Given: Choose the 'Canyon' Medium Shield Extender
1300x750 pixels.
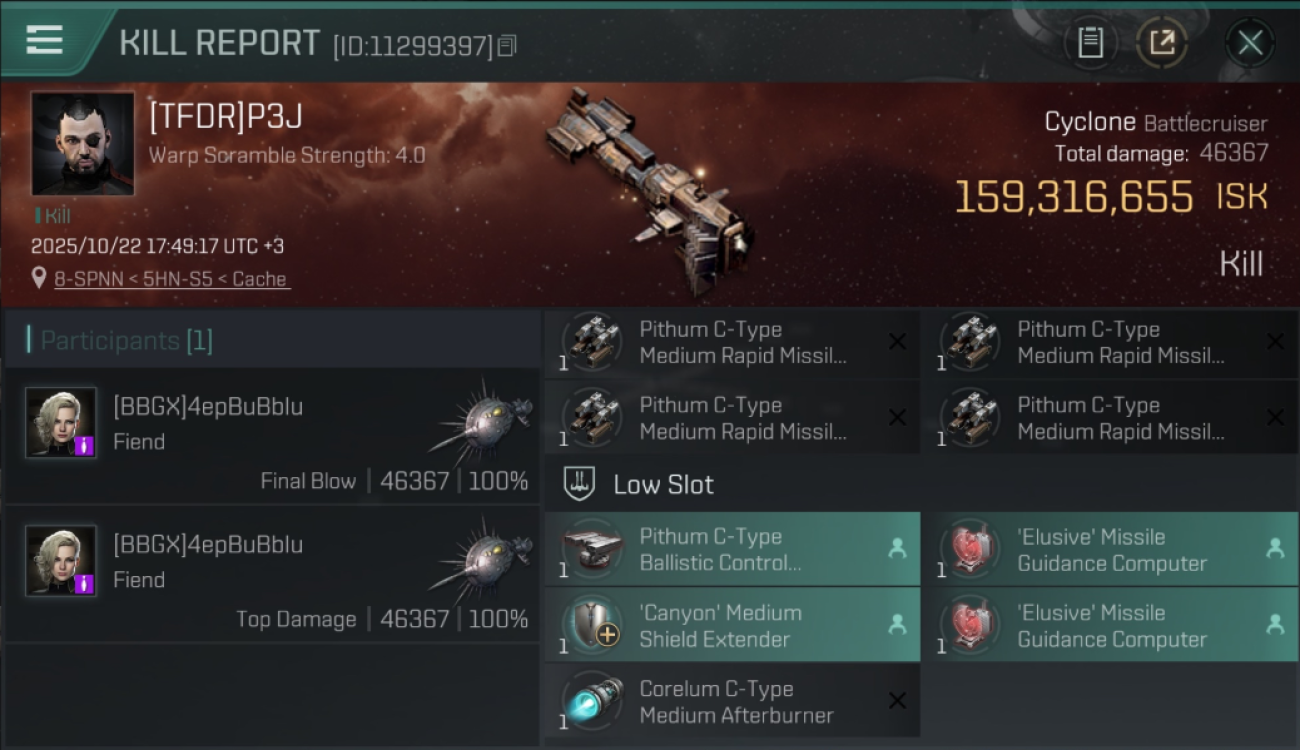Looking at the screenshot, I should pos(731,625).
